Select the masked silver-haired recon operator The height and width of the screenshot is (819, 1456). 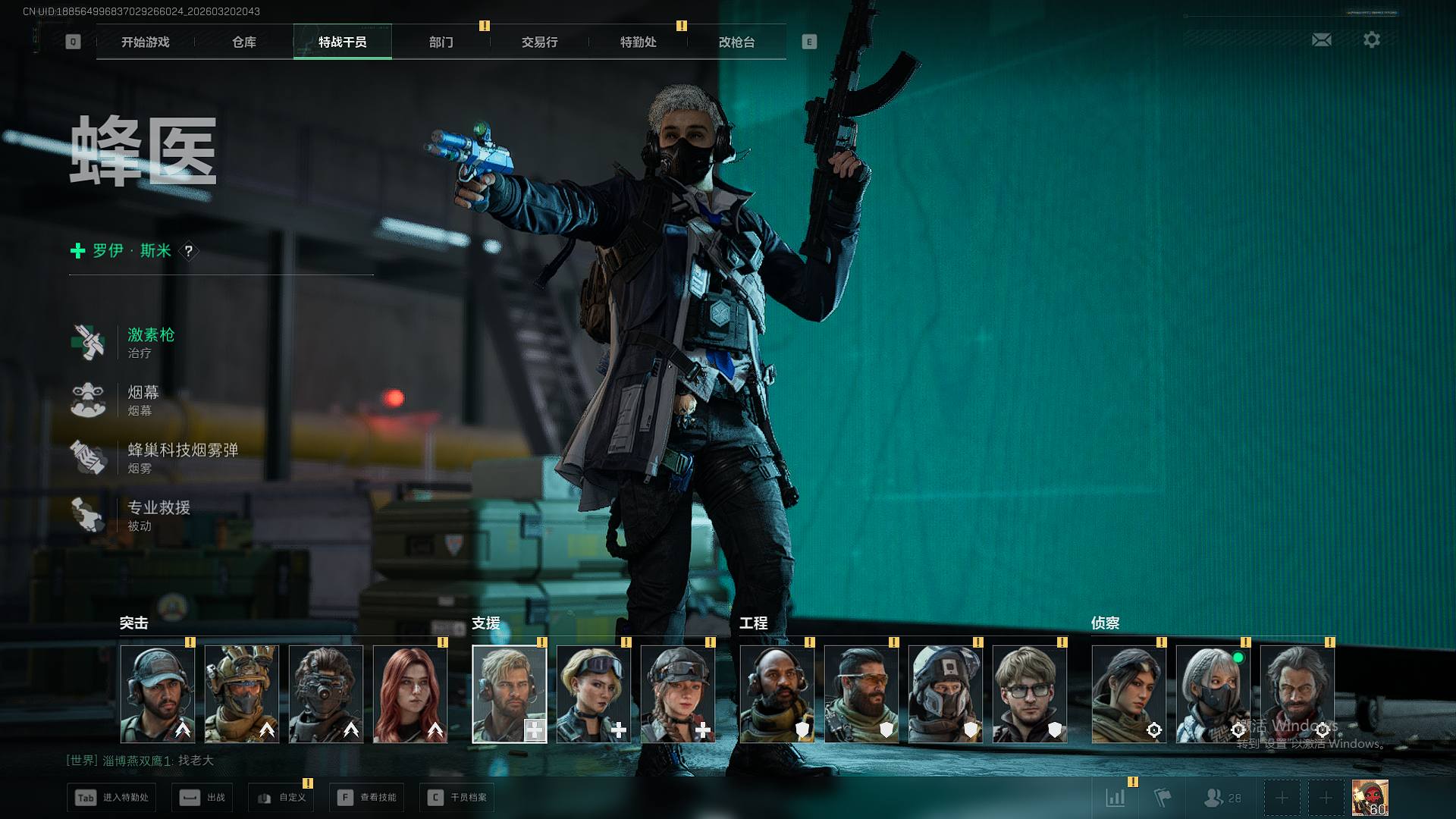pos(1213,694)
